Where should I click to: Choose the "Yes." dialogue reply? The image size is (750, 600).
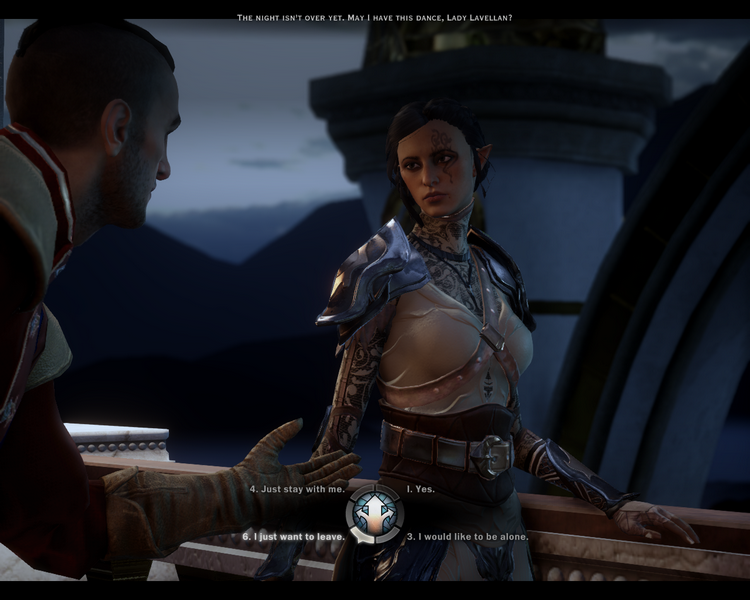(x=422, y=490)
